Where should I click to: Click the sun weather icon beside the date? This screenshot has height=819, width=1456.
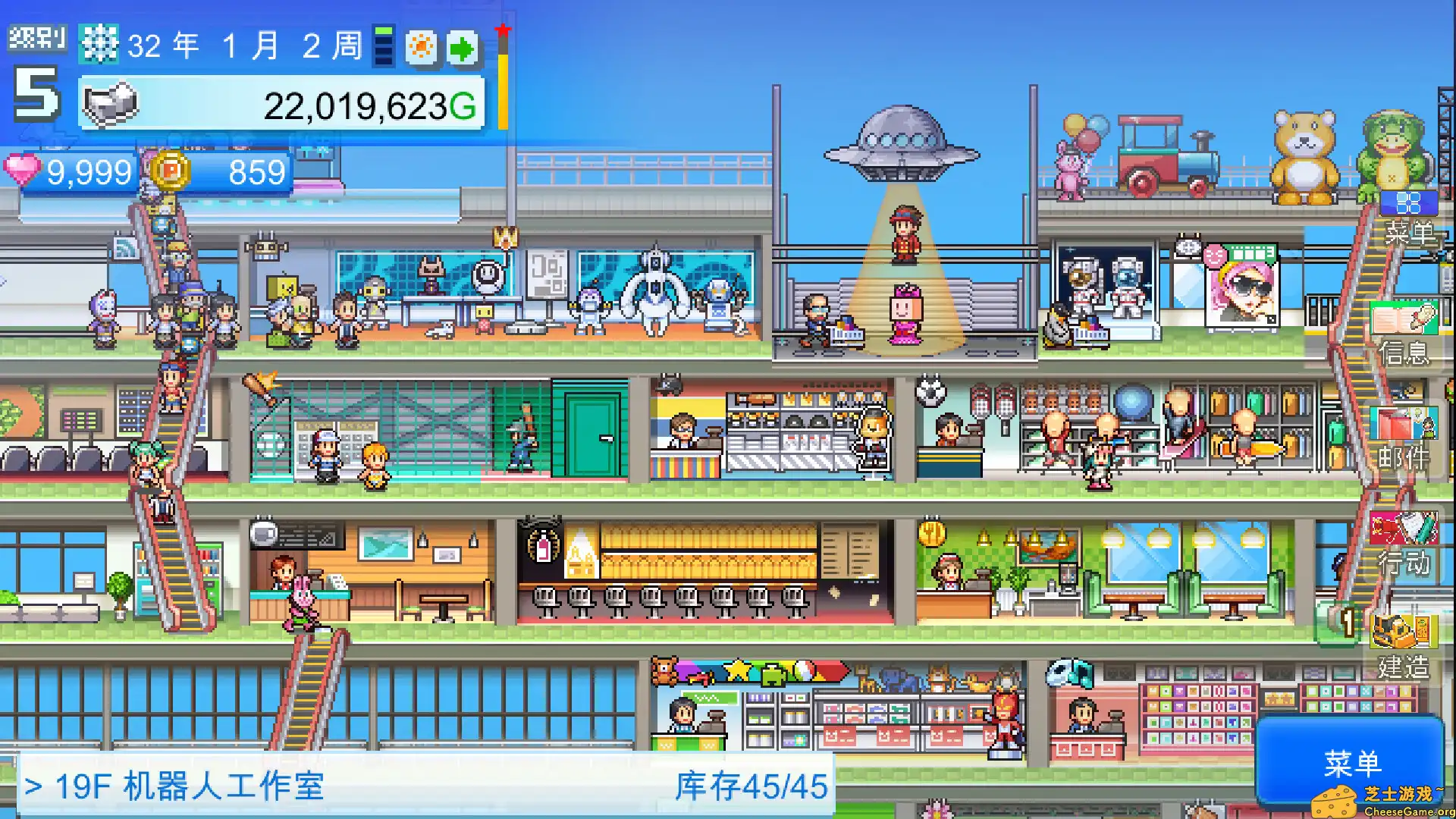coord(422,45)
